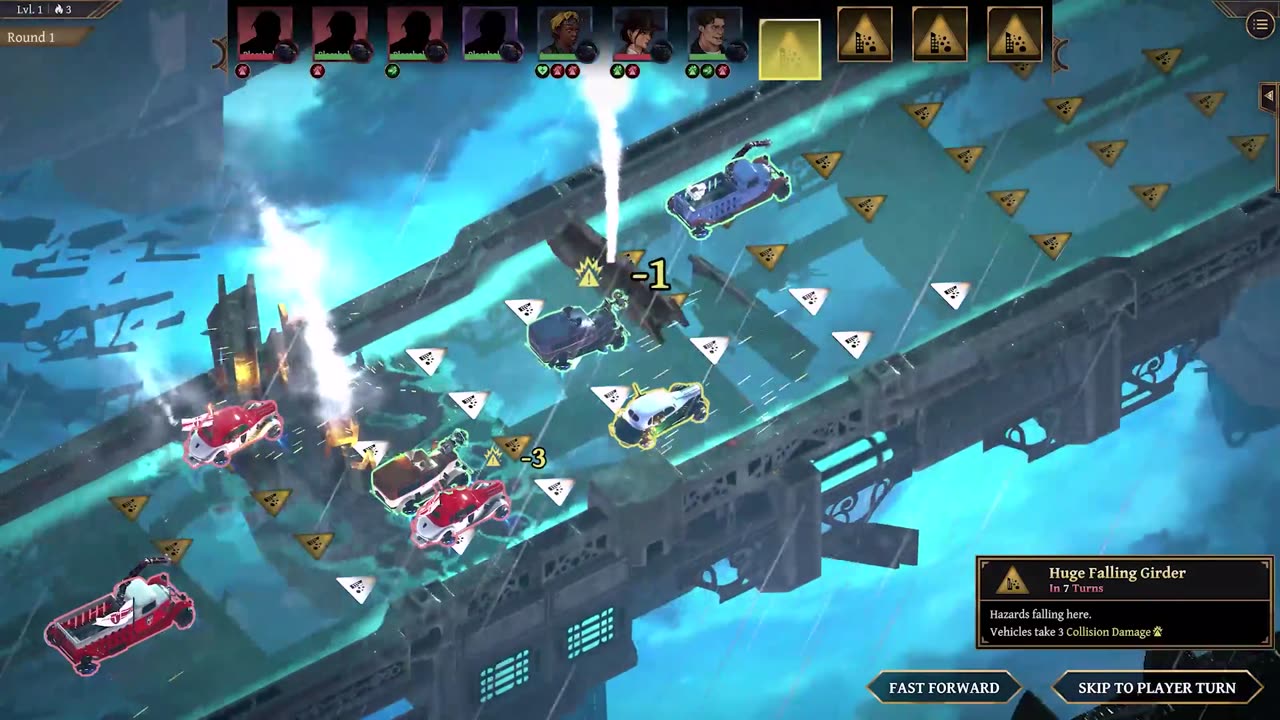Select the yellow-bandana character portrait
Viewport: 1280px width, 720px height.
click(x=564, y=36)
